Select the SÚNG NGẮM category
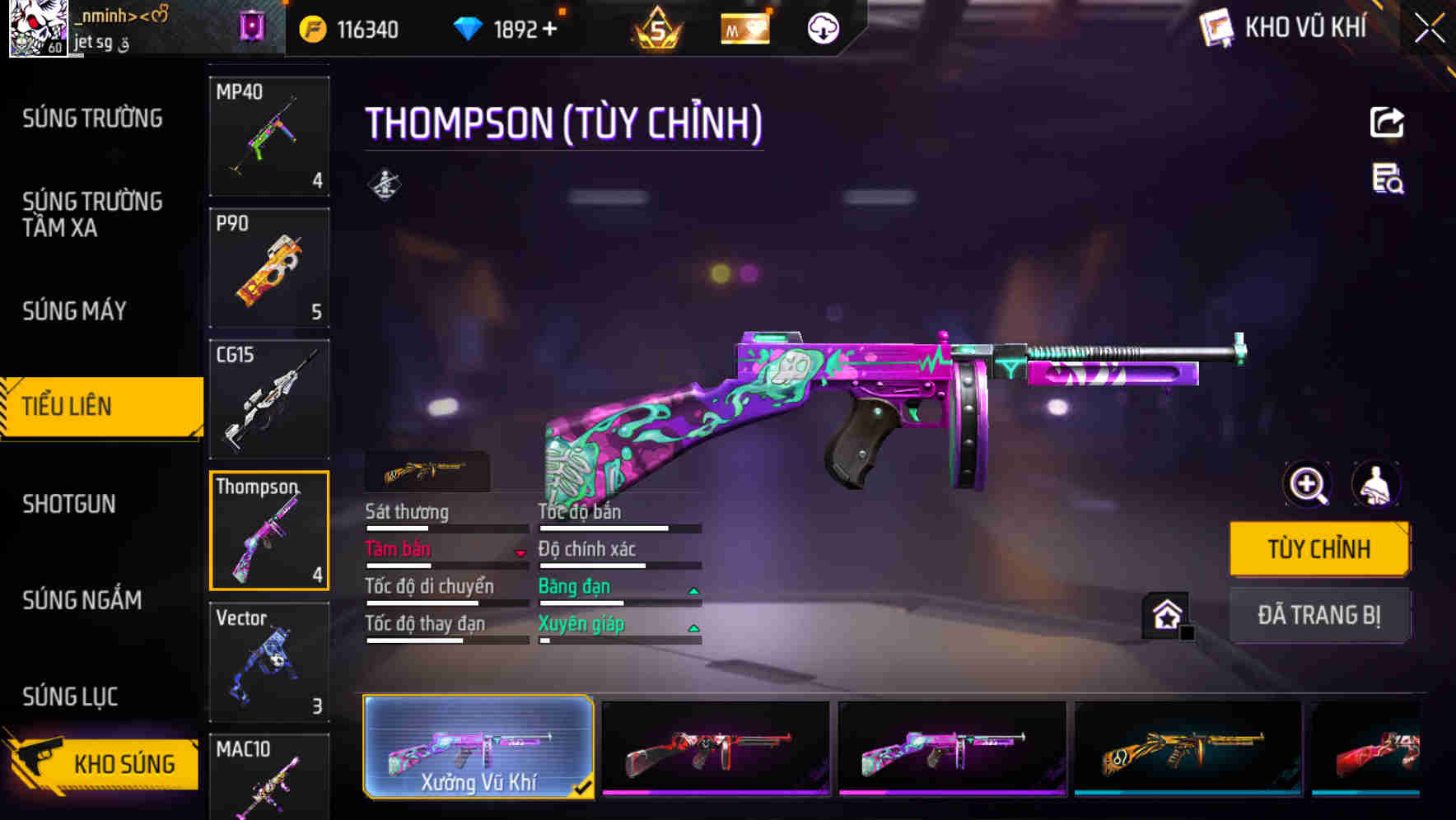1456x820 pixels. [82, 601]
